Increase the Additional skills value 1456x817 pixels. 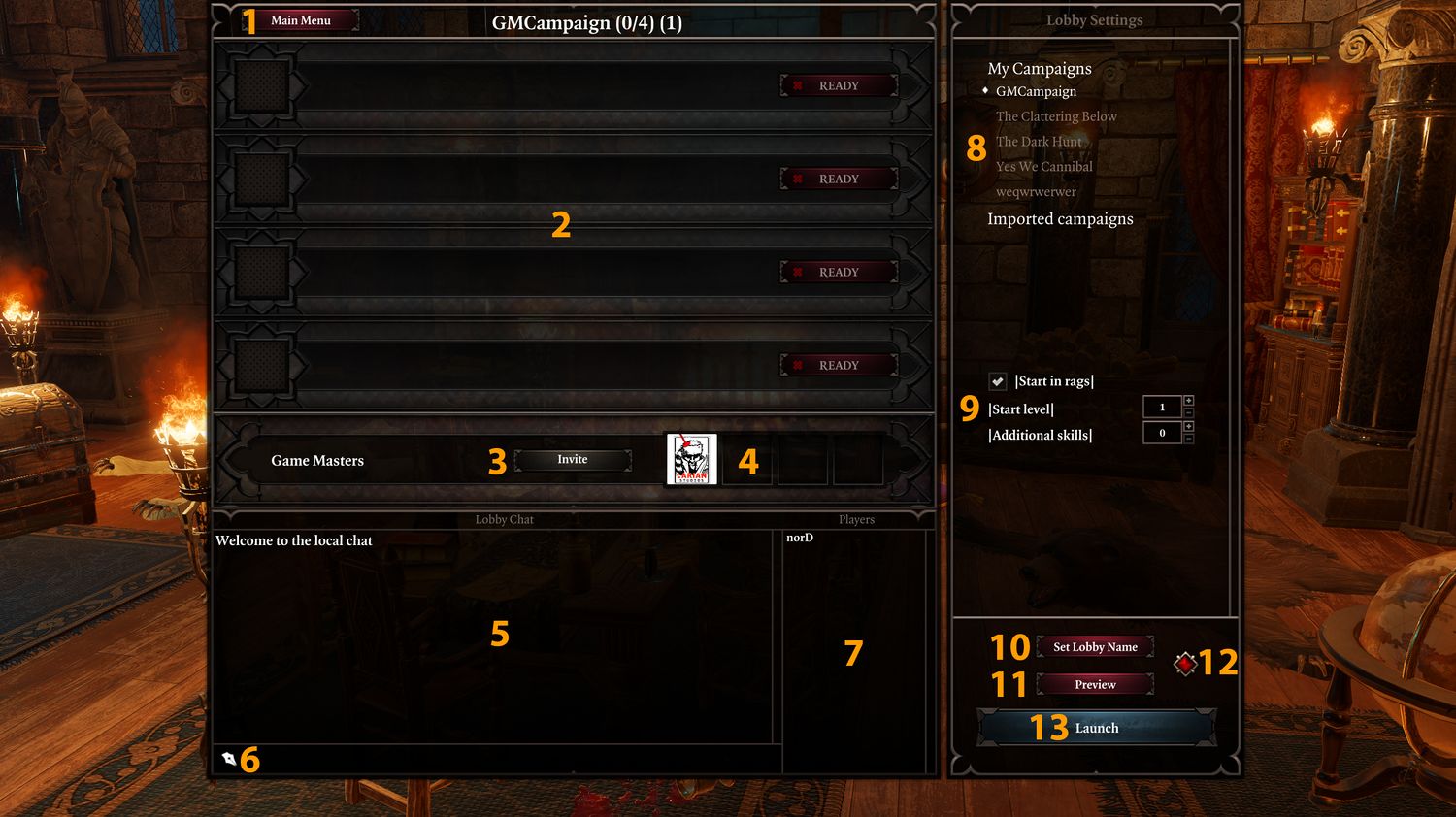coord(1189,426)
